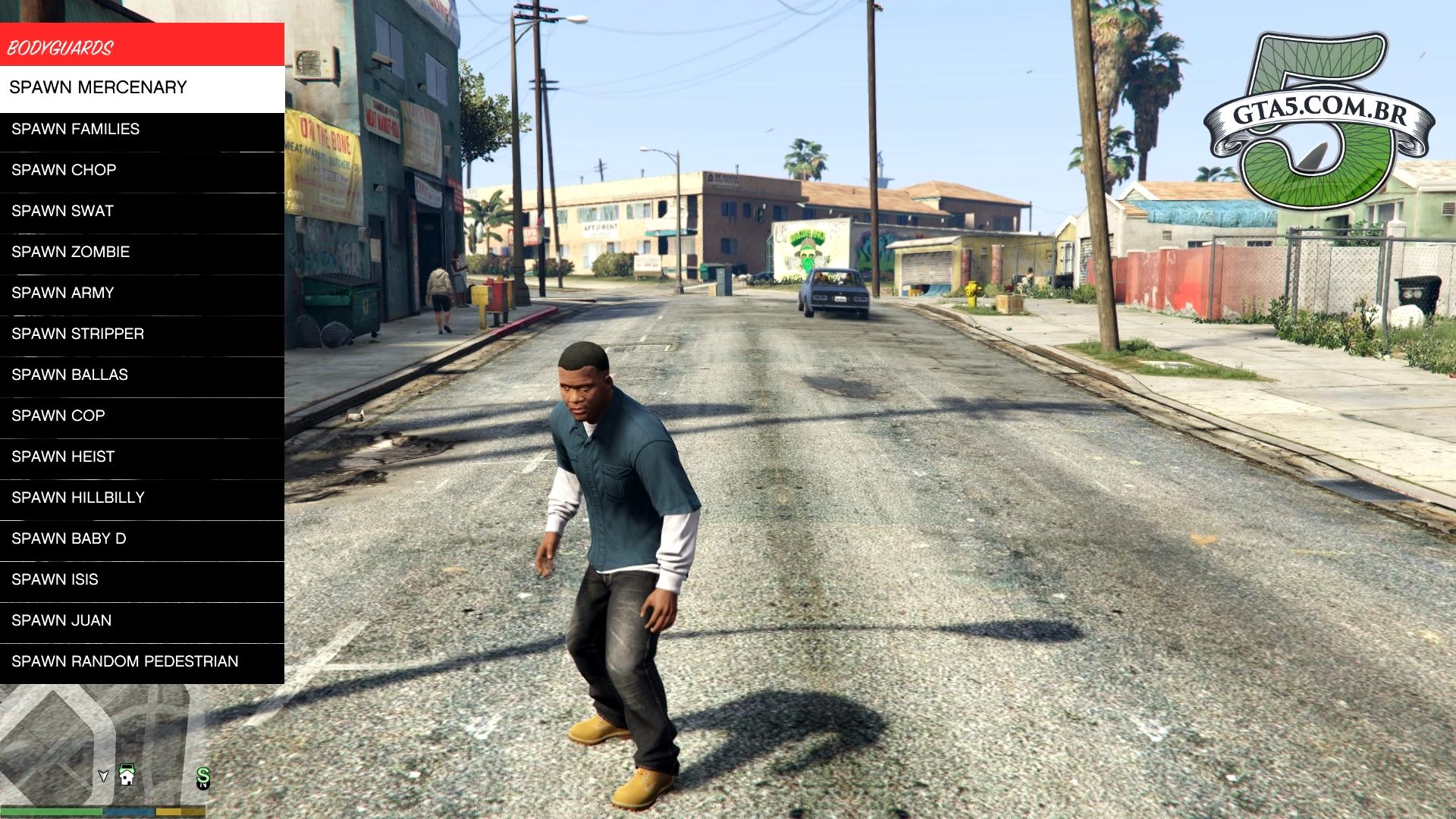1456x819 pixels.
Task: Choose the Spawn Juan option
Action: click(142, 620)
